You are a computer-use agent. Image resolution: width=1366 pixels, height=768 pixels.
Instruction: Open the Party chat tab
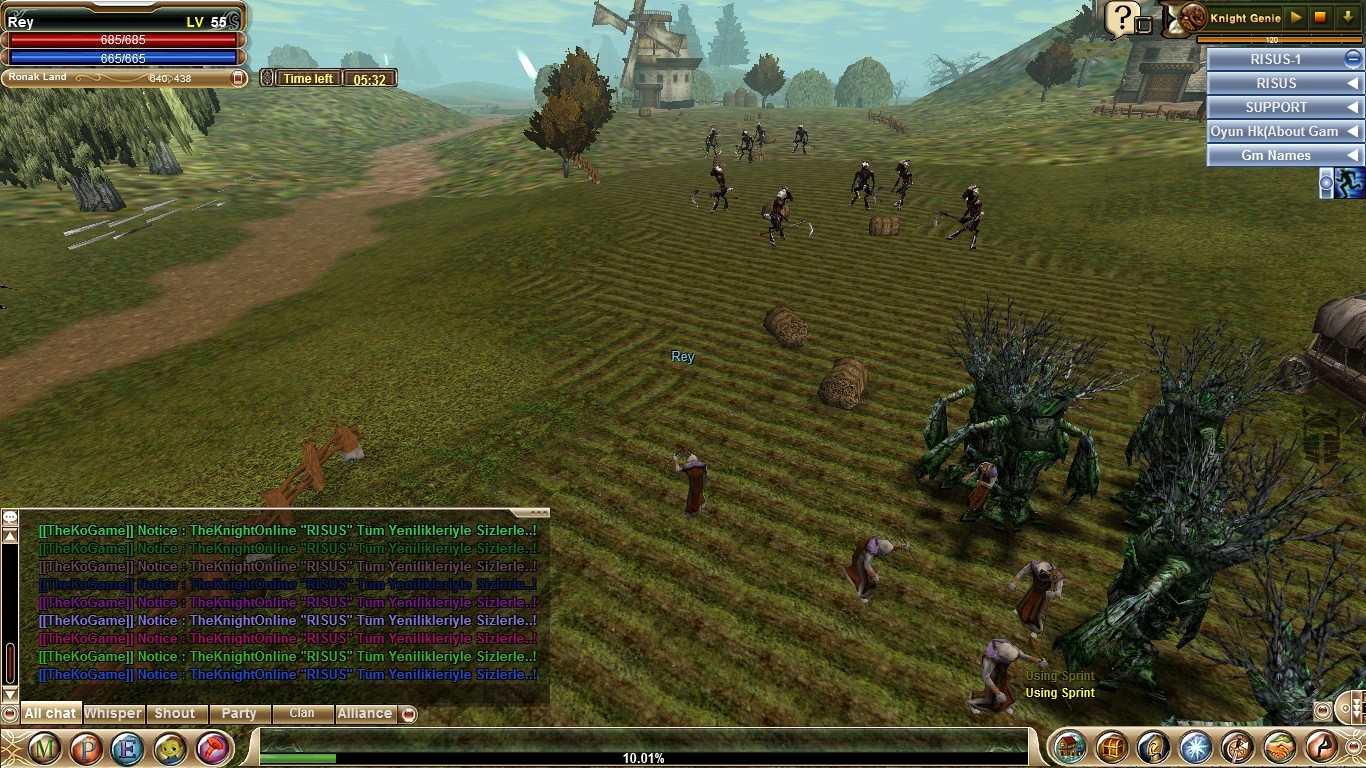coord(239,714)
